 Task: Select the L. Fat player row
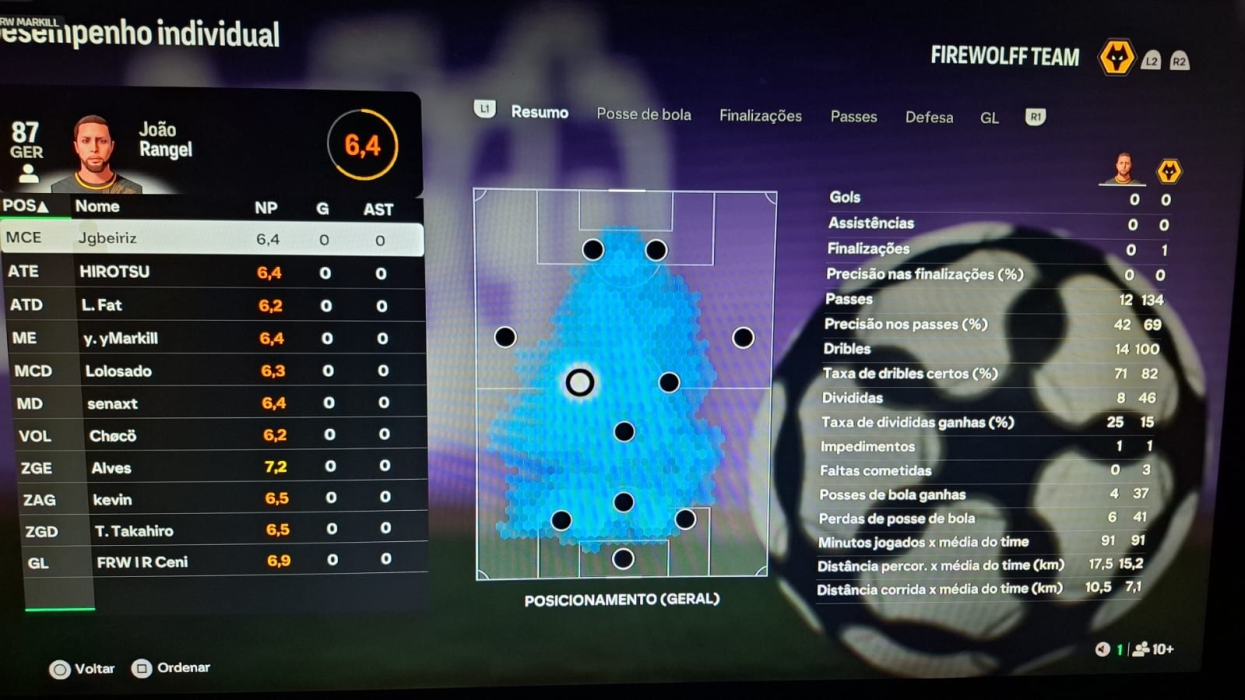tap(211, 305)
